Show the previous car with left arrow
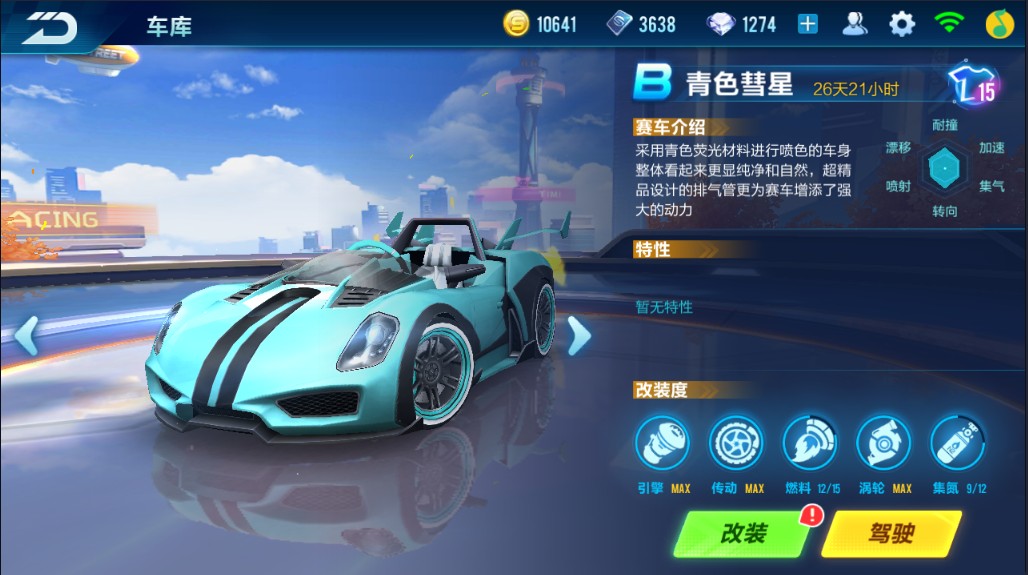This screenshot has height=575, width=1028. [26, 336]
